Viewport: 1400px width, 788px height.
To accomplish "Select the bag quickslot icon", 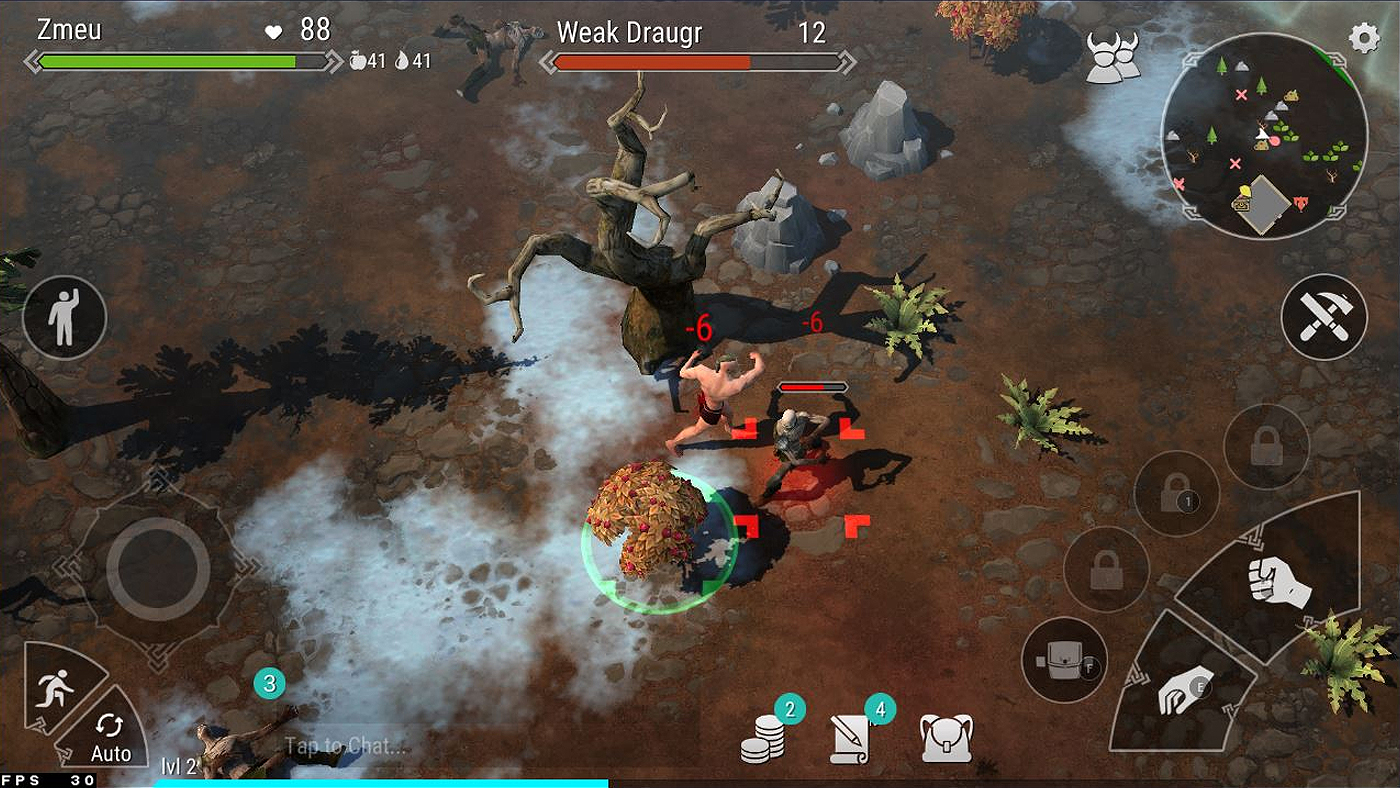I will pyautogui.click(x=1063, y=657).
